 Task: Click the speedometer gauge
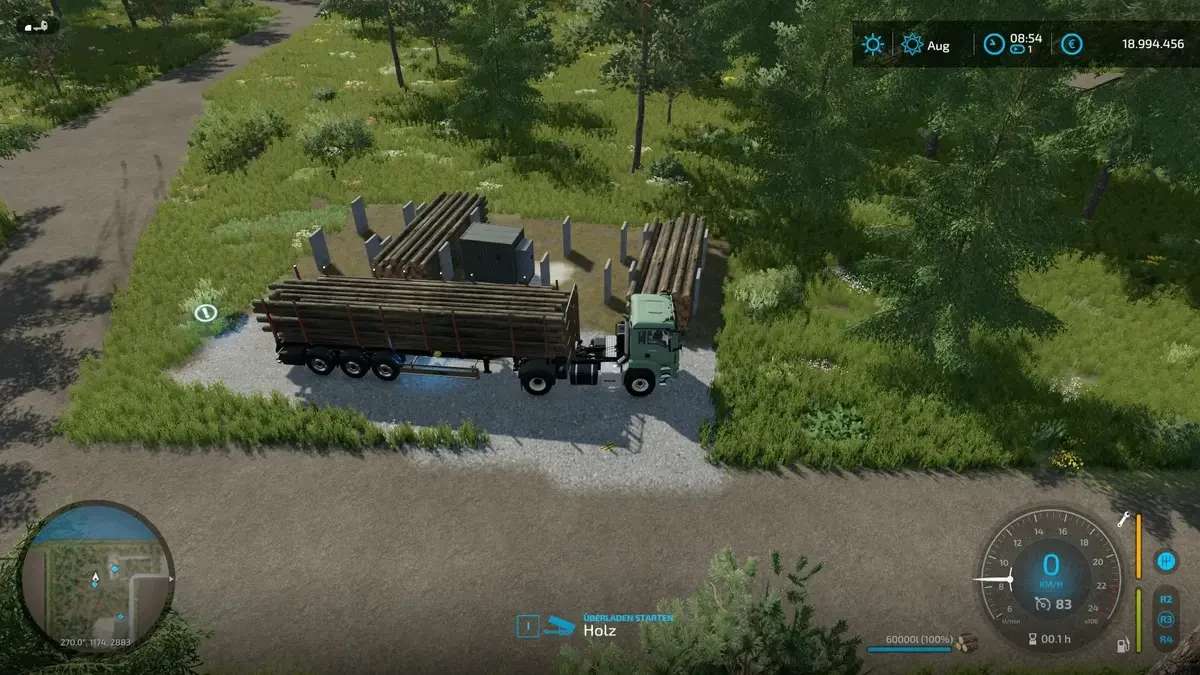[1049, 577]
